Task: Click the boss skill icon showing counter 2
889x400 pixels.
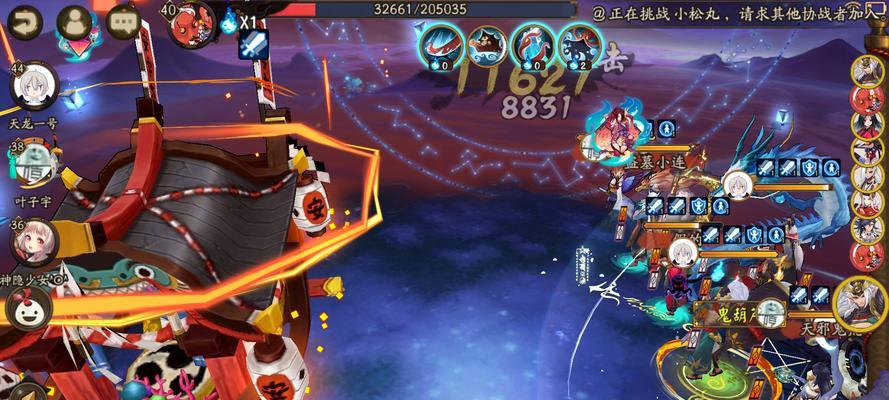Action: coord(579,44)
